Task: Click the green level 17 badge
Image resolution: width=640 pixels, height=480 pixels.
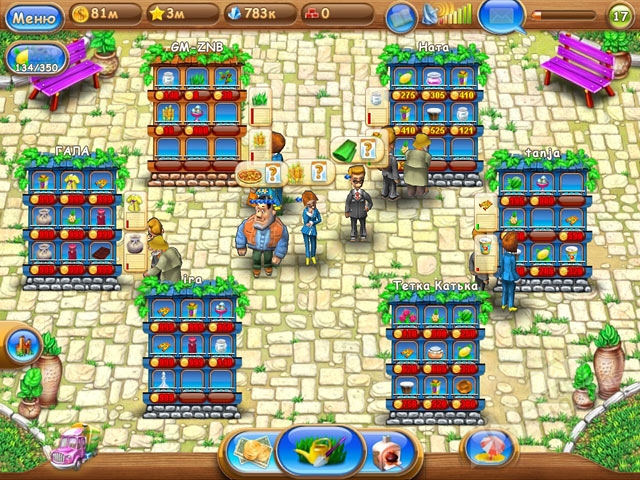Action: pos(619,16)
